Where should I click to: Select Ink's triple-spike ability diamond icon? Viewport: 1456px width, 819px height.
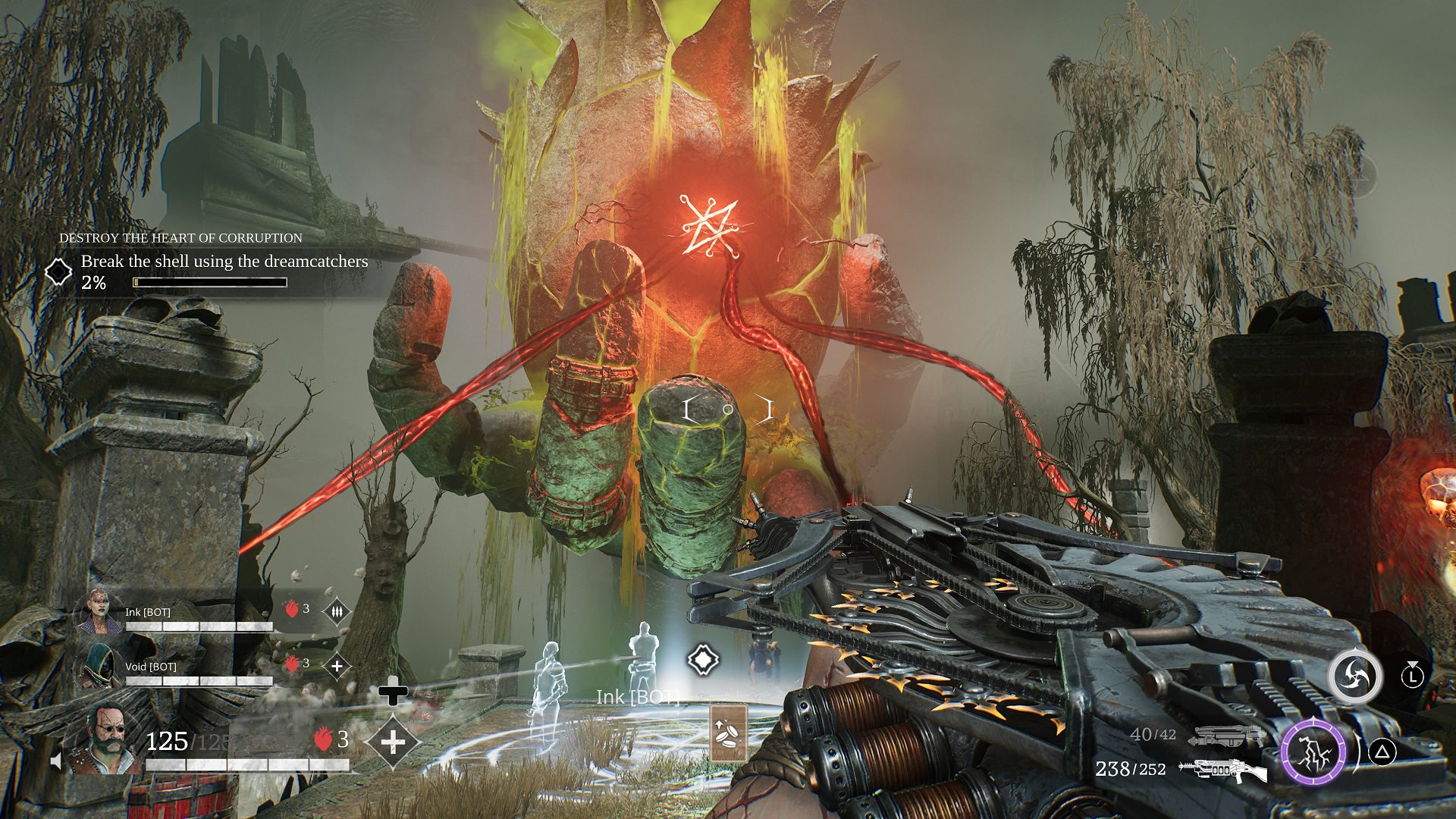point(337,610)
